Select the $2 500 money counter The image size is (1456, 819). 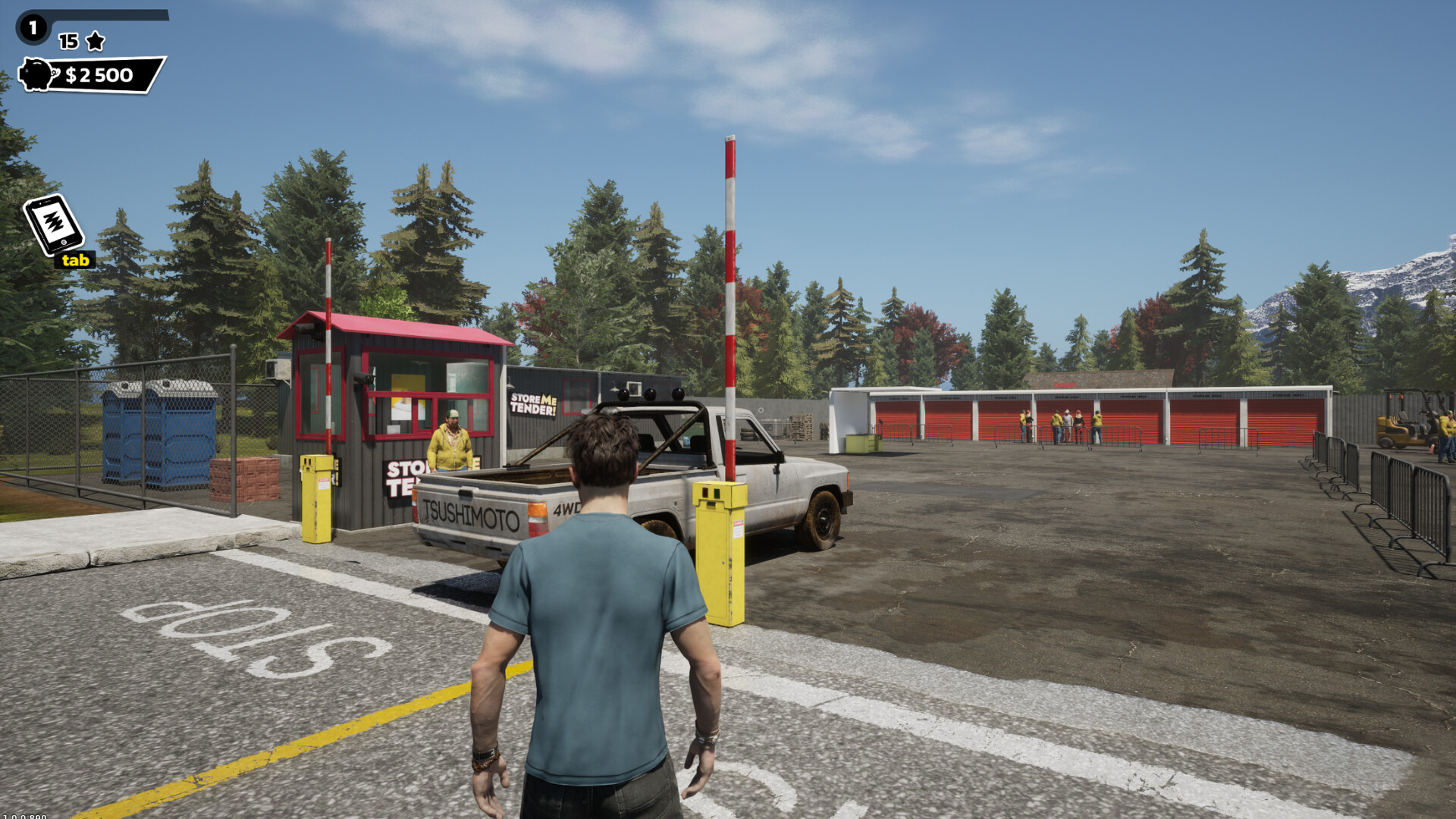98,74
